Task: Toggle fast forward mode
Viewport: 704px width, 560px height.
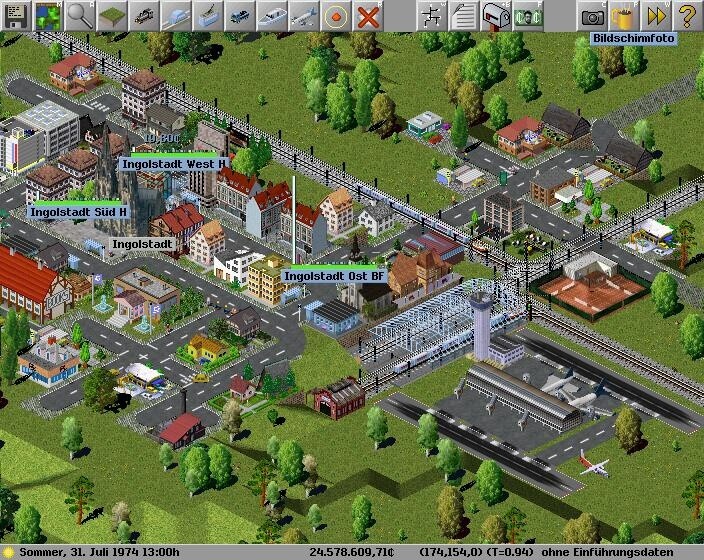Action: 656,15
